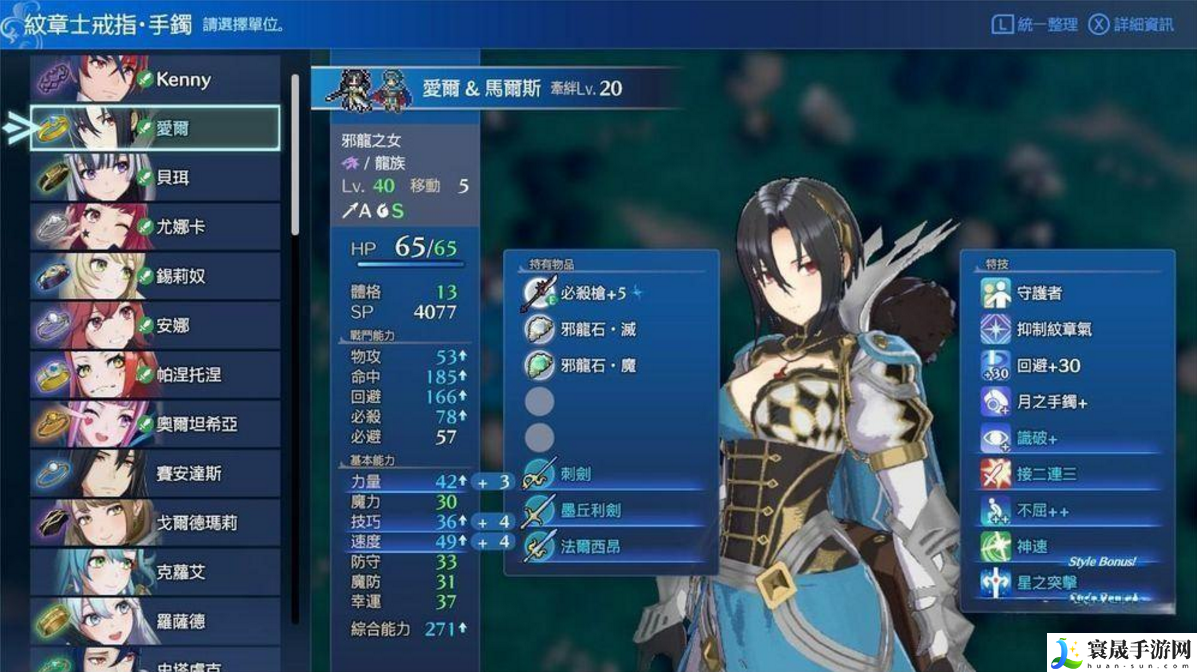Select the 守護者 skill entry
The height and width of the screenshot is (672, 1197).
point(1066,293)
